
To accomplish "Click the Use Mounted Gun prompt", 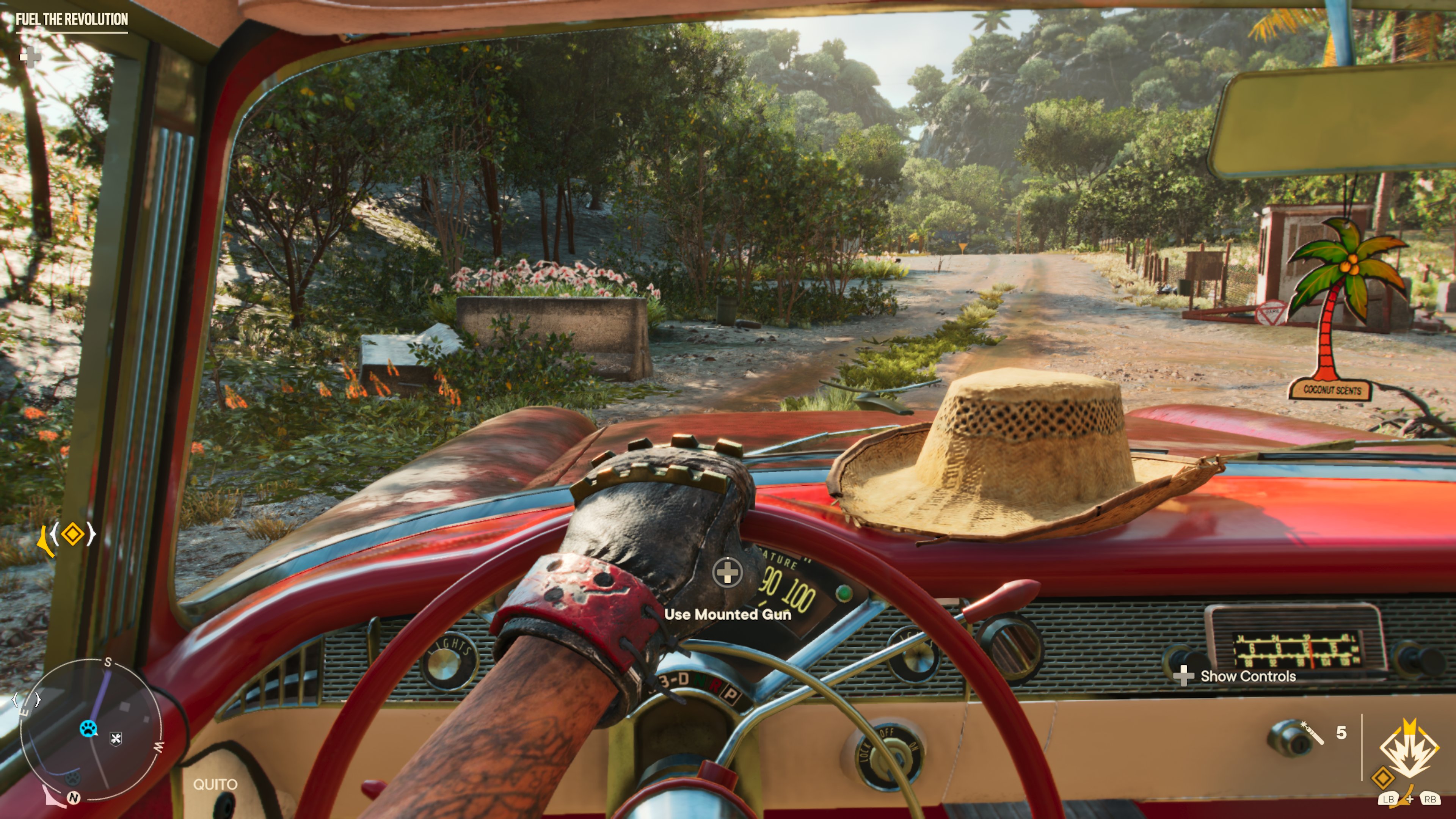I will [728, 614].
